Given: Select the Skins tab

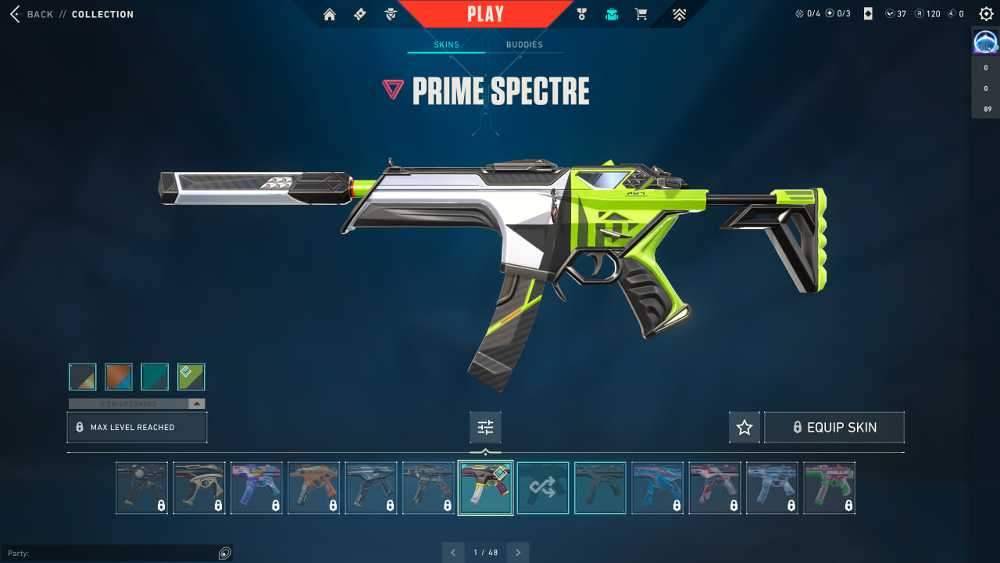Looking at the screenshot, I should pyautogui.click(x=446, y=45).
